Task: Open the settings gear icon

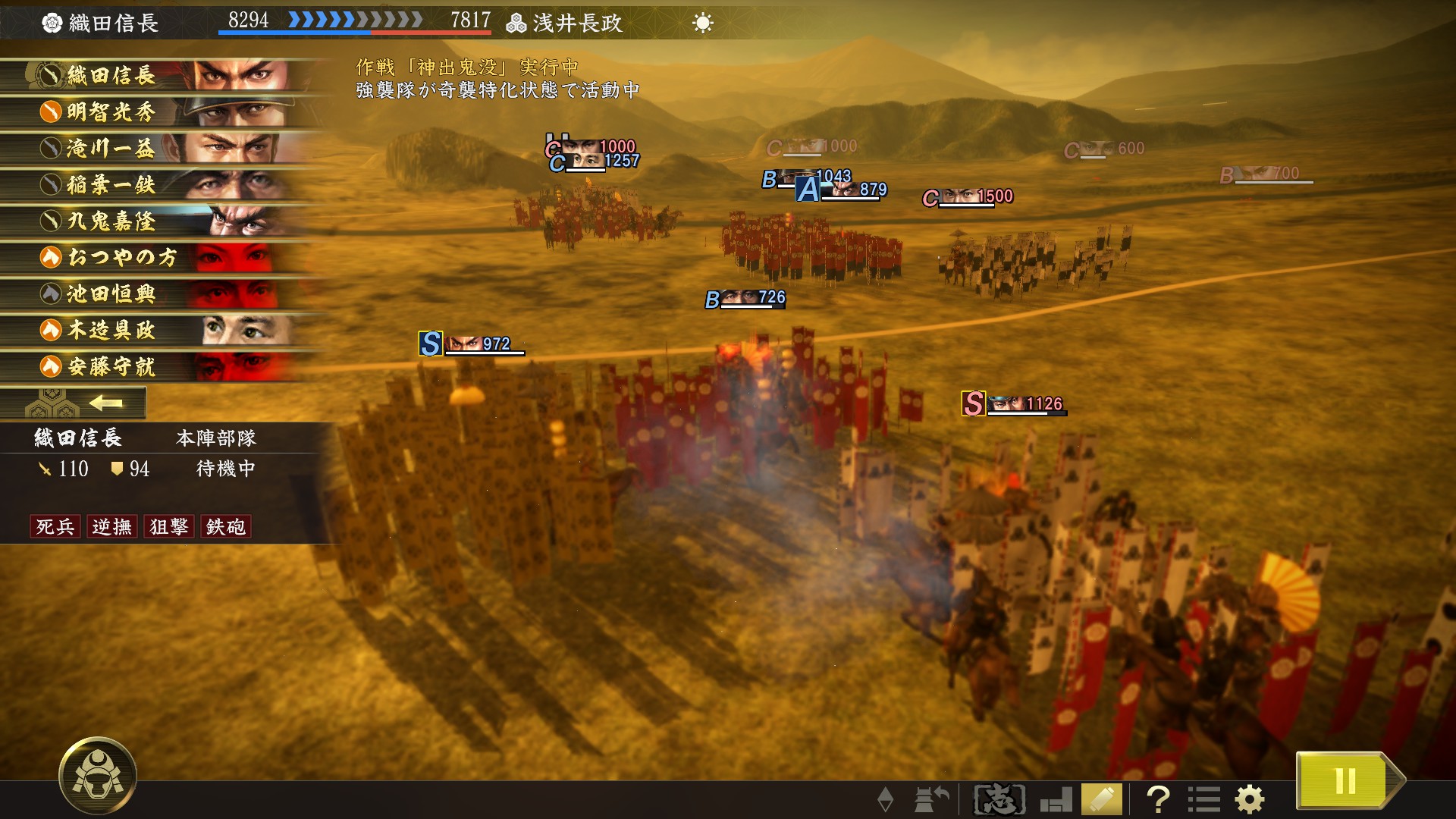Action: tap(1248, 798)
